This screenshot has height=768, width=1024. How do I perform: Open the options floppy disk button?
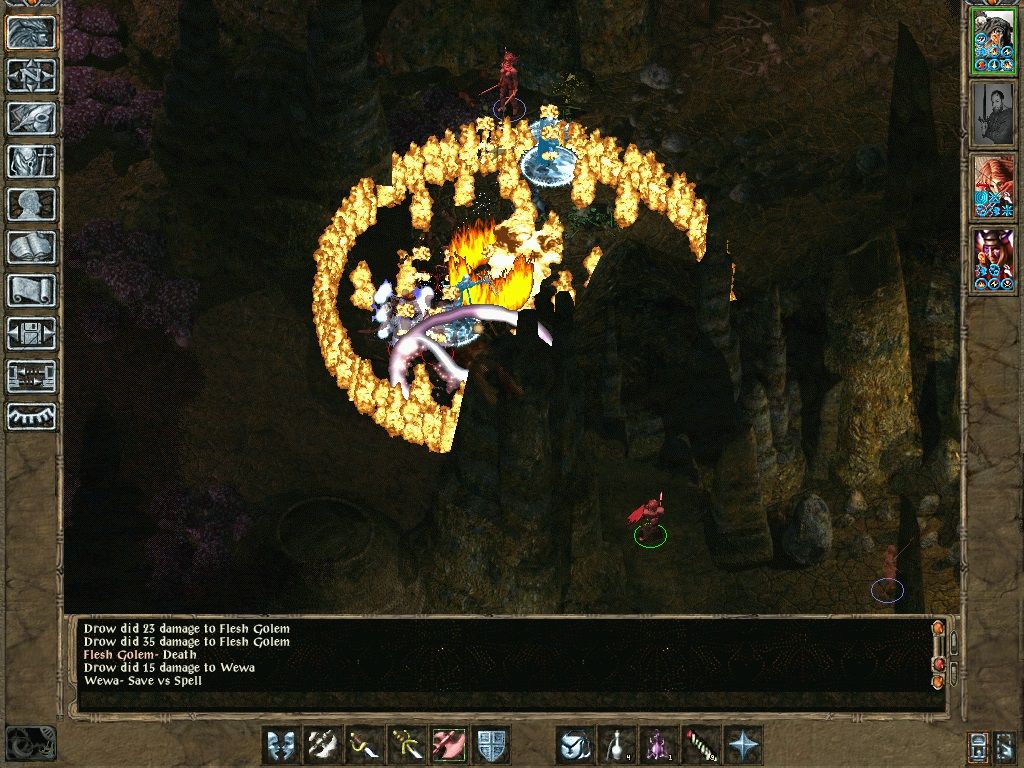(x=31, y=333)
